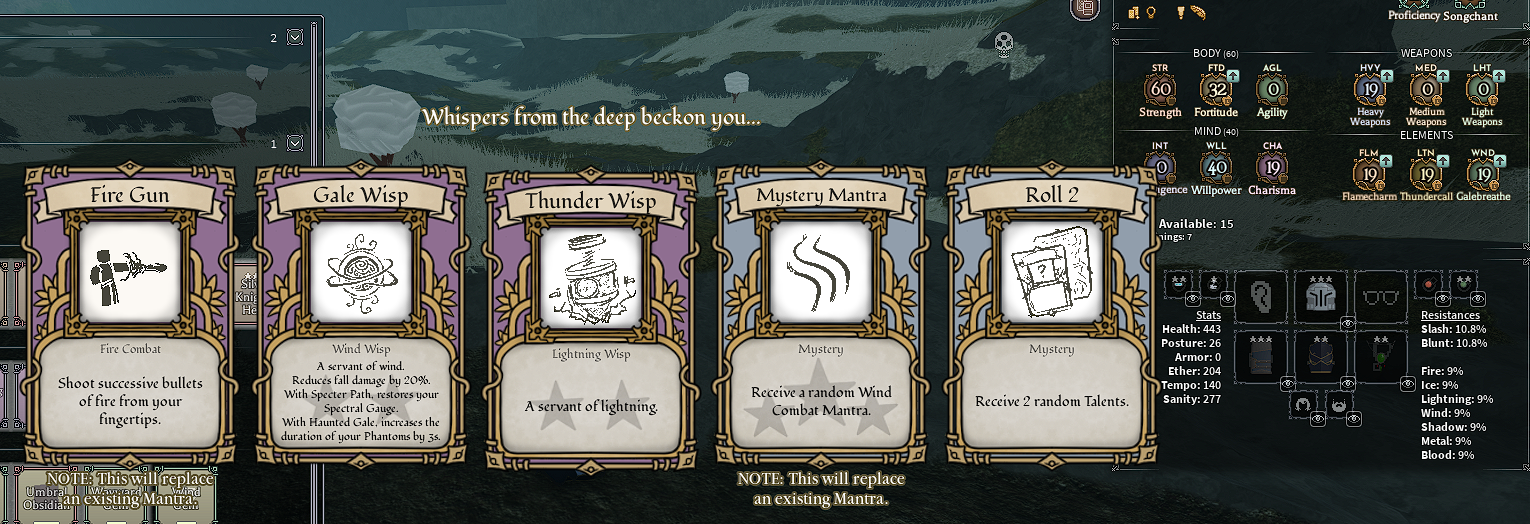Increase Thundercall with its up arrow
Image resolution: width=1530 pixels, height=524 pixels.
click(1443, 158)
